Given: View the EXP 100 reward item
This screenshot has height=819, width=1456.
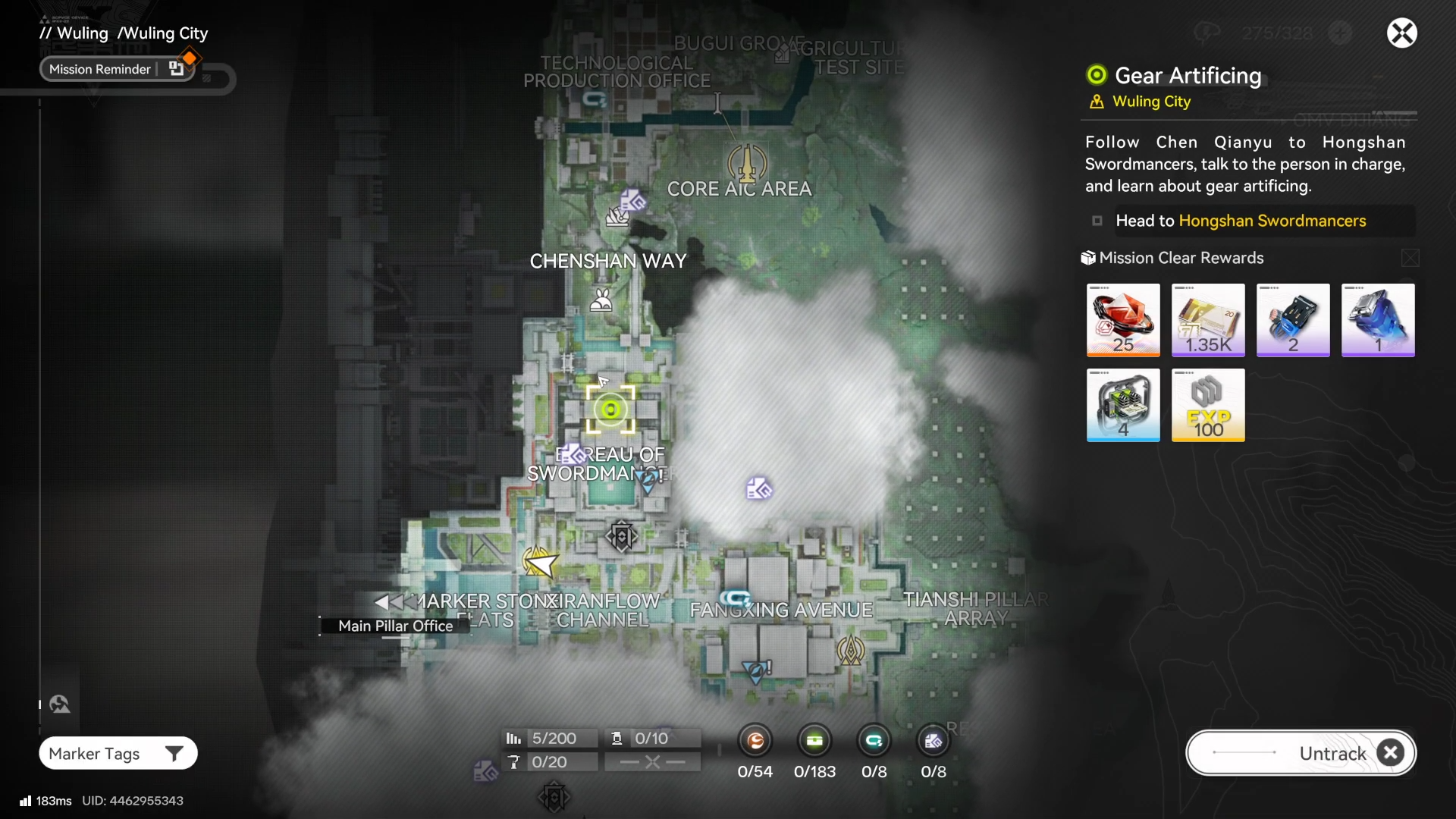Looking at the screenshot, I should 1208,405.
